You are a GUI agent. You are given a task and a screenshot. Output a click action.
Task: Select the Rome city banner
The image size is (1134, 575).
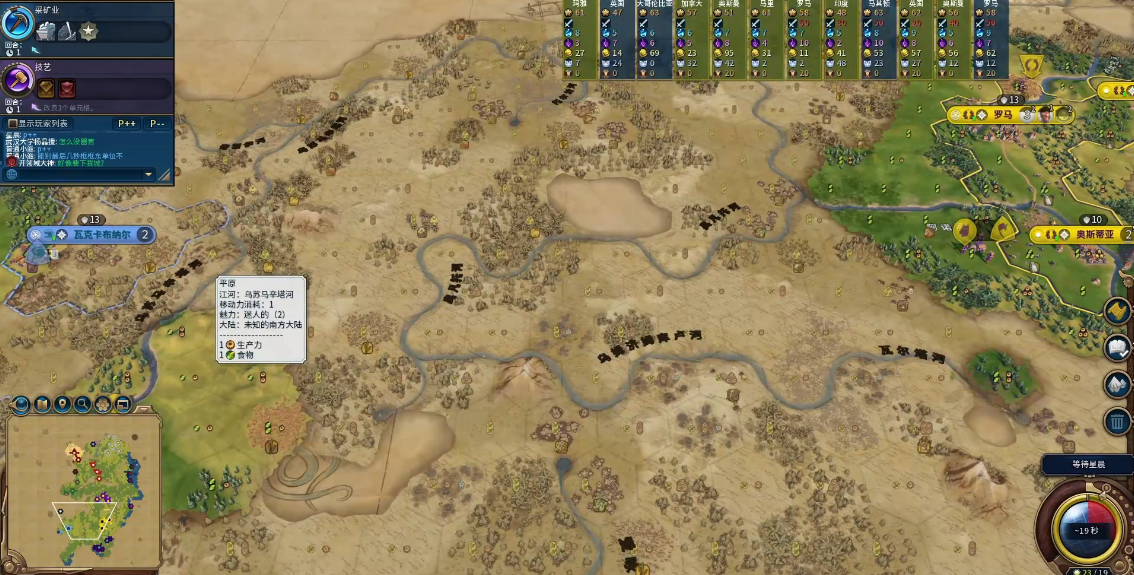tap(1003, 114)
